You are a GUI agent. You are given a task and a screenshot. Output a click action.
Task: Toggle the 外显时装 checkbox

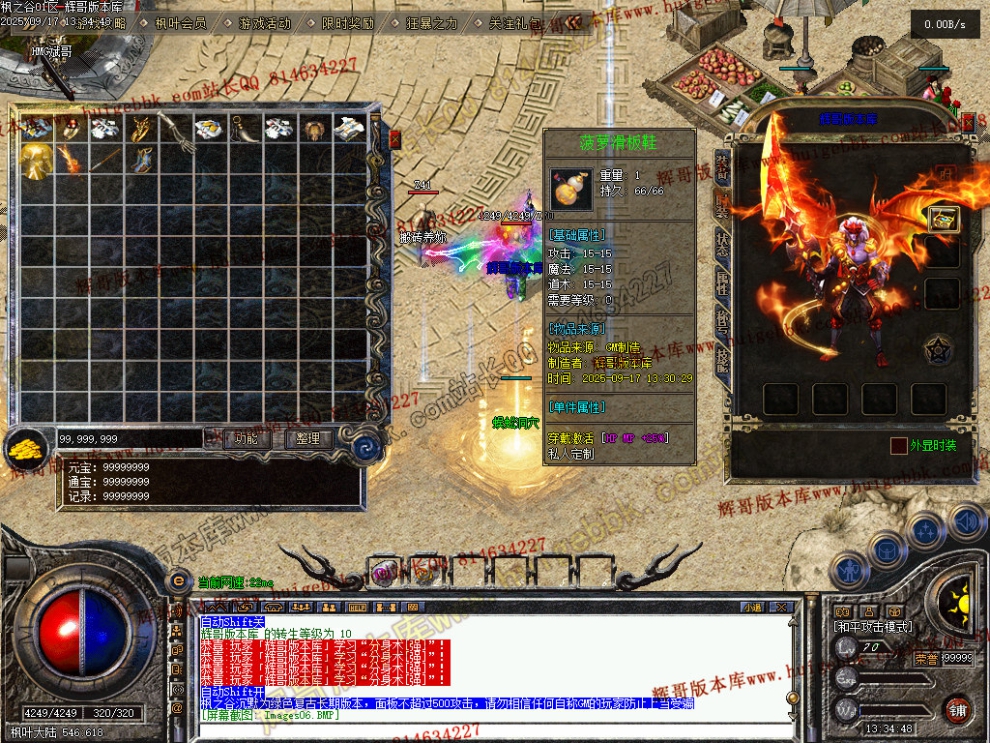[x=900, y=446]
